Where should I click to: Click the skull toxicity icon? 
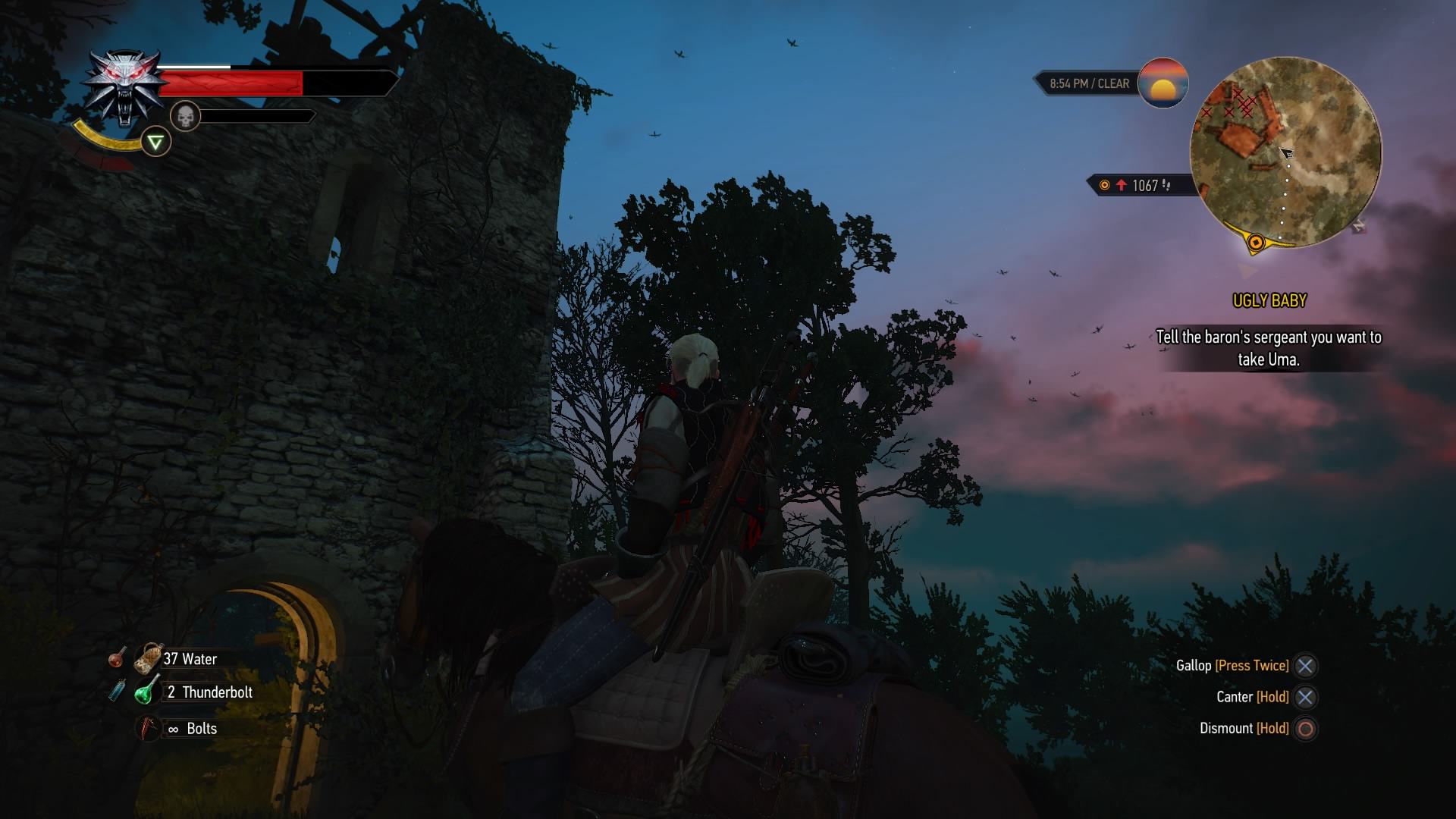[184, 116]
